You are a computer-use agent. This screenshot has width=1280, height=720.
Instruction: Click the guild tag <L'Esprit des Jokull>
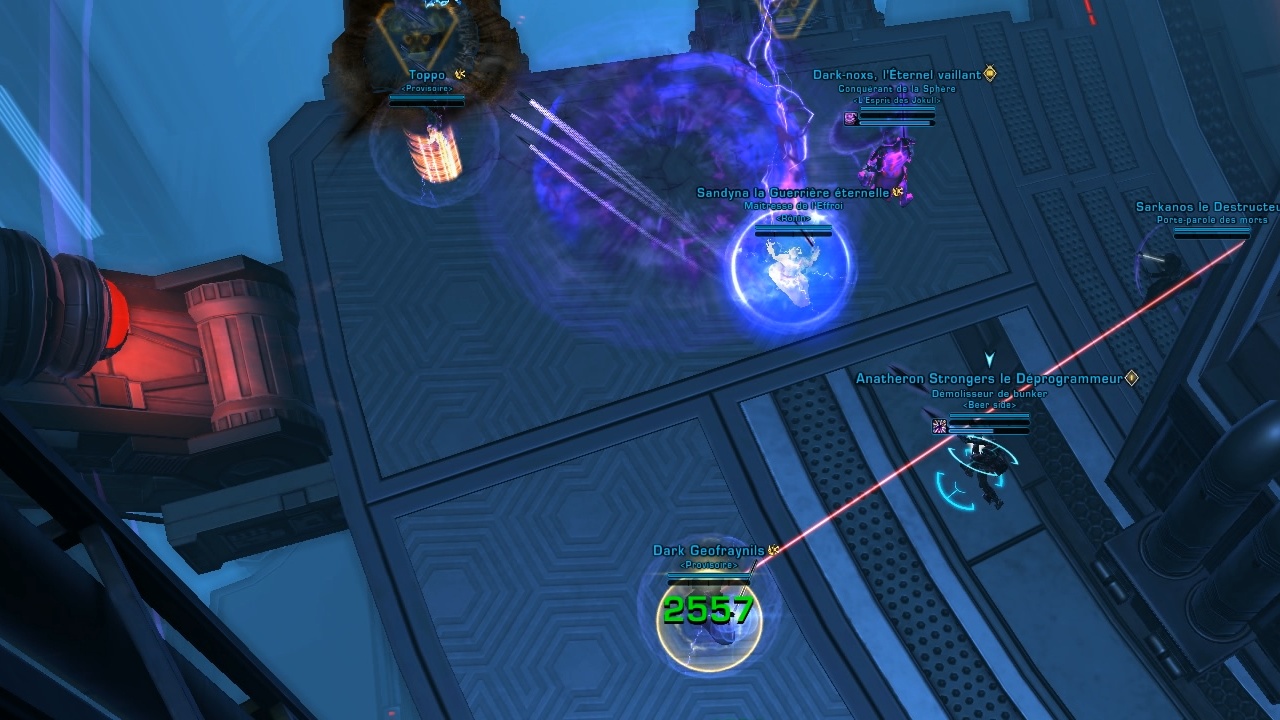point(898,100)
